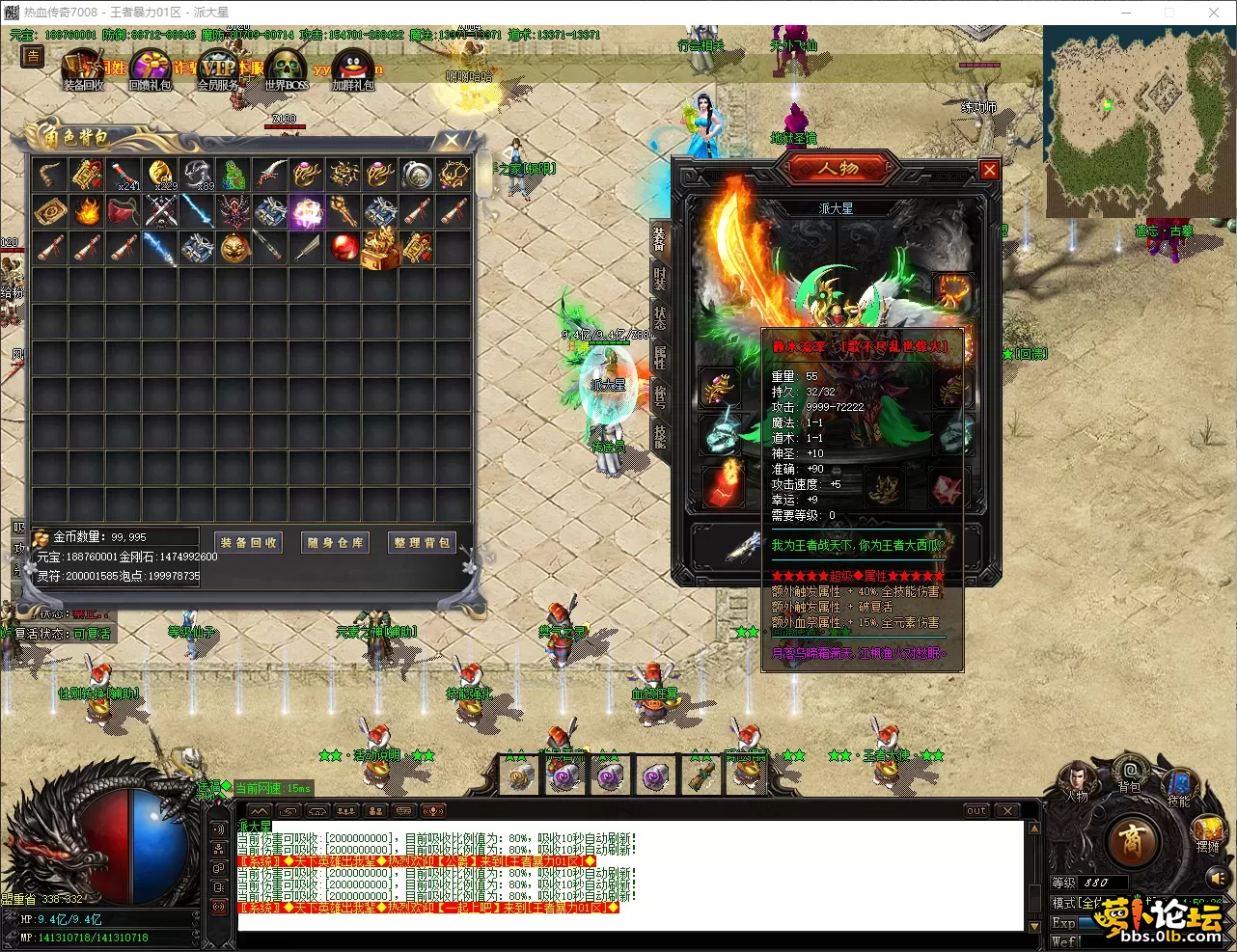The height and width of the screenshot is (952, 1237).
Task: Open the 摆摊 stall icon
Action: 1208,831
